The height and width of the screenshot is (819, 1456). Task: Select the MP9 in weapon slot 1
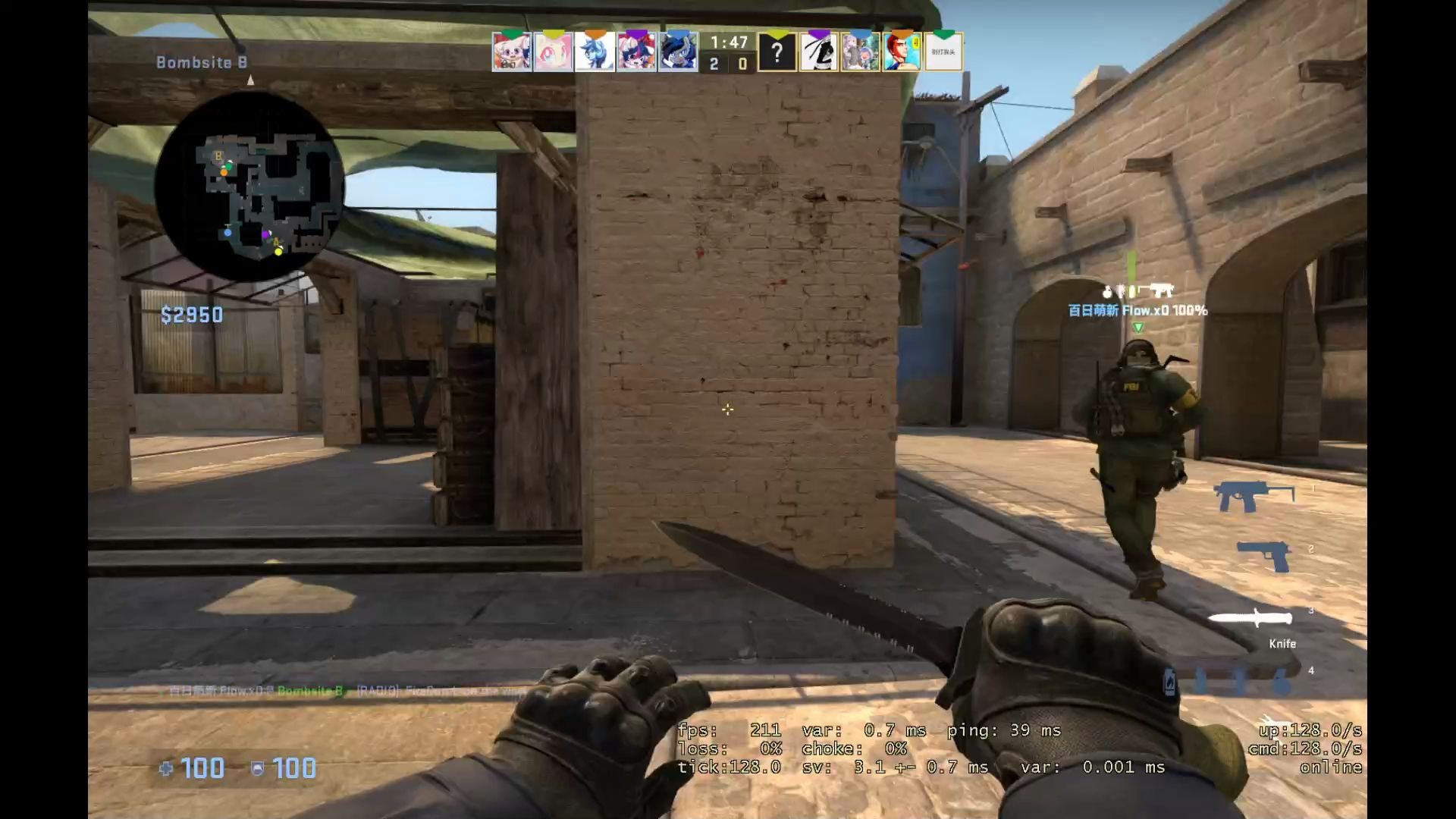click(1256, 493)
